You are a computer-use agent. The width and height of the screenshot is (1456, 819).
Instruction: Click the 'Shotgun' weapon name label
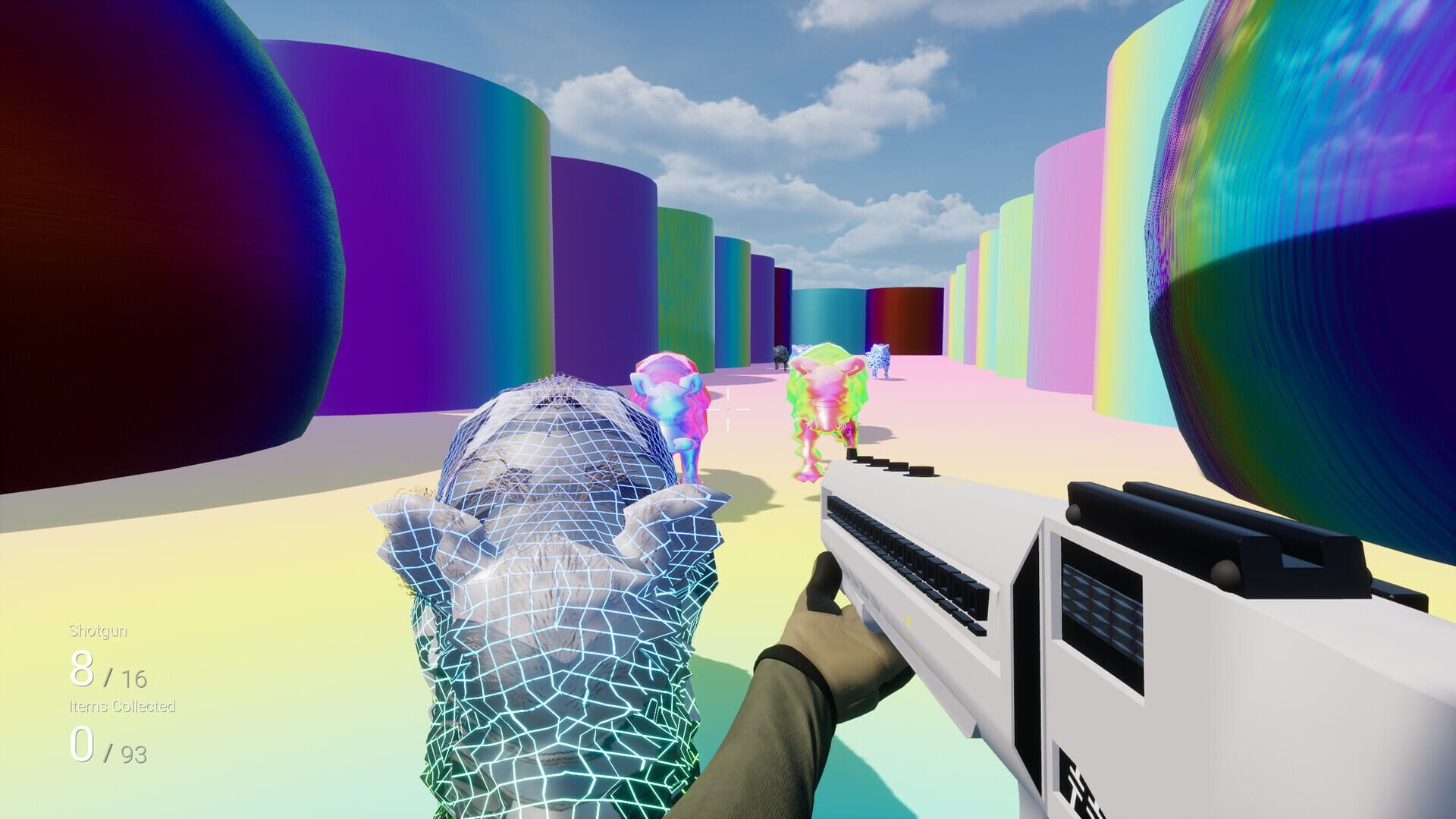coord(99,629)
